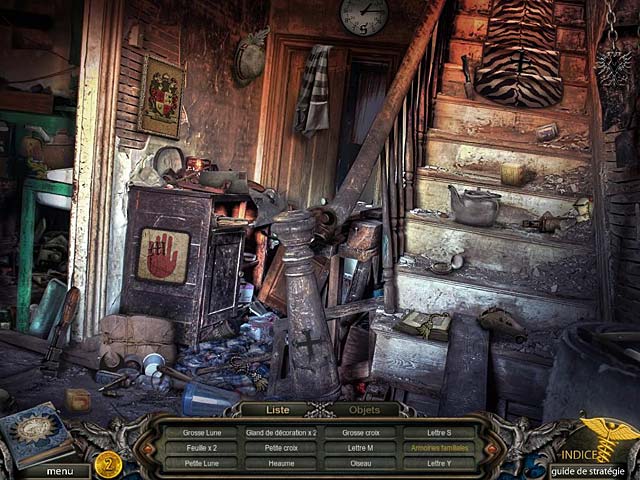Image resolution: width=640 pixels, height=480 pixels.
Task: Choose 'Oiseau' list entry
Action: [x=360, y=463]
